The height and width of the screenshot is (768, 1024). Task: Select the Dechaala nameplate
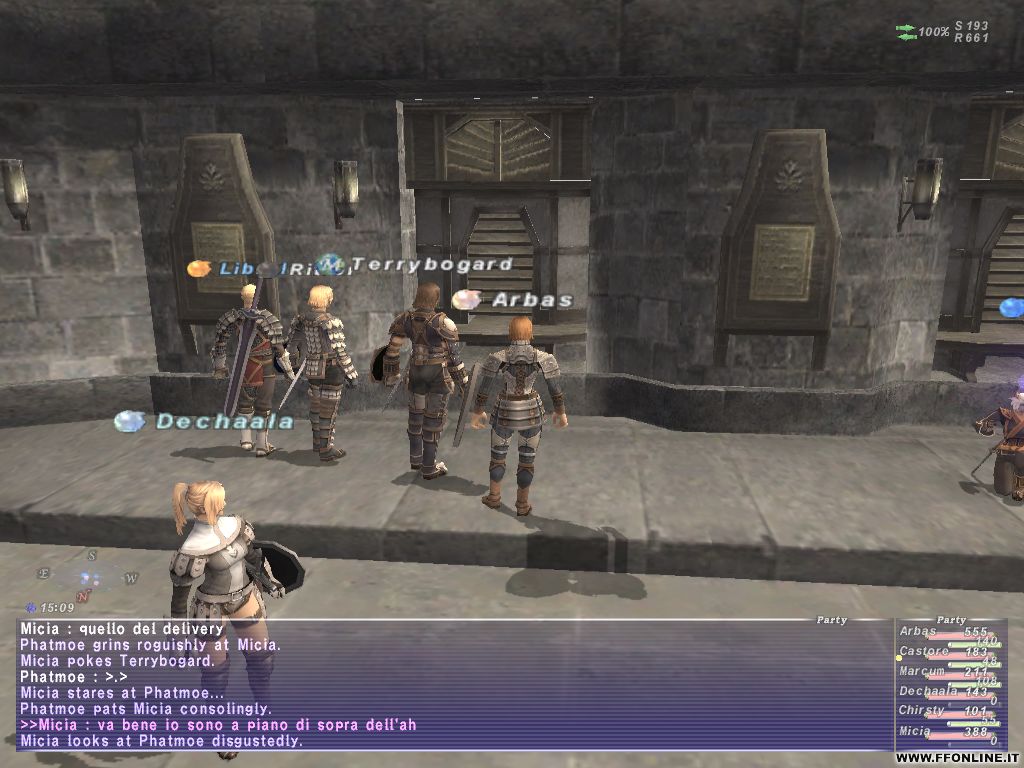(223, 422)
